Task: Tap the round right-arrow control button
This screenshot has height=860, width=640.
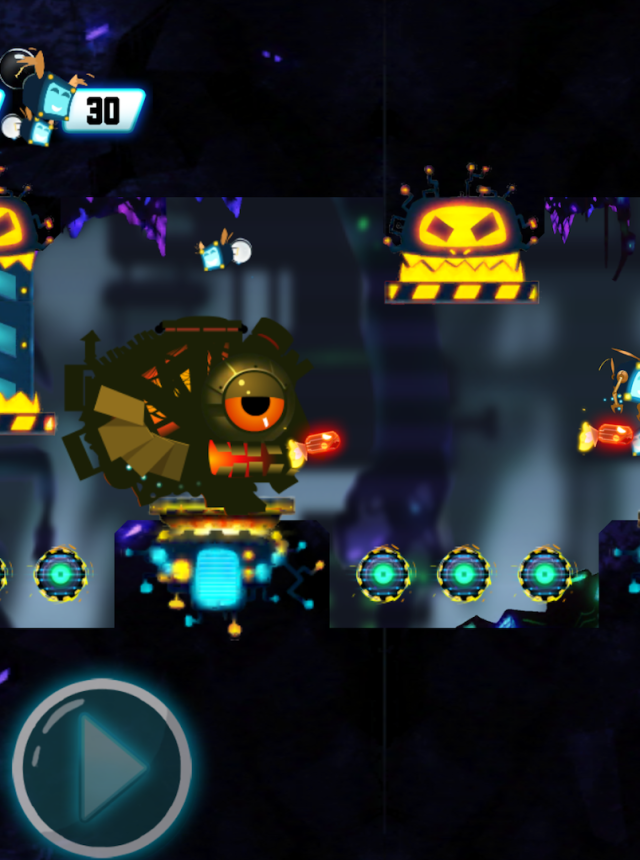Action: [102, 767]
